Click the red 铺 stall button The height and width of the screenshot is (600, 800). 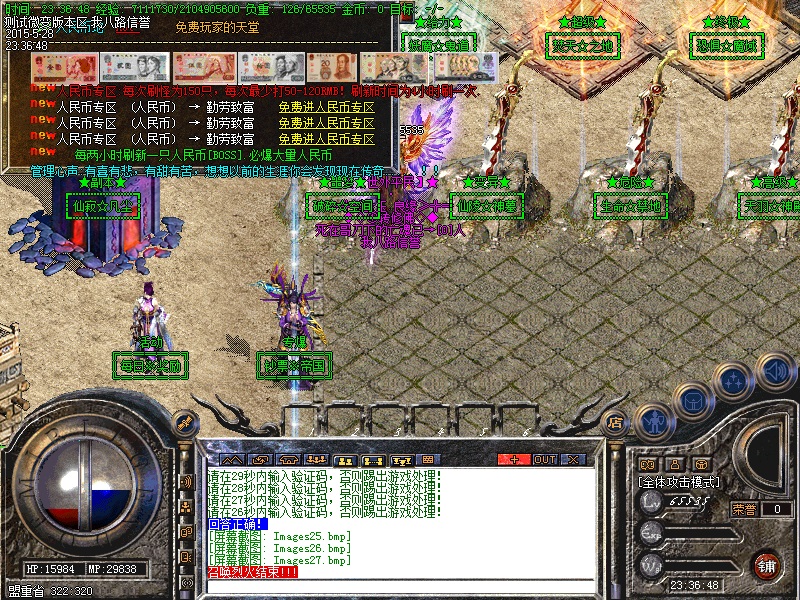tap(767, 565)
